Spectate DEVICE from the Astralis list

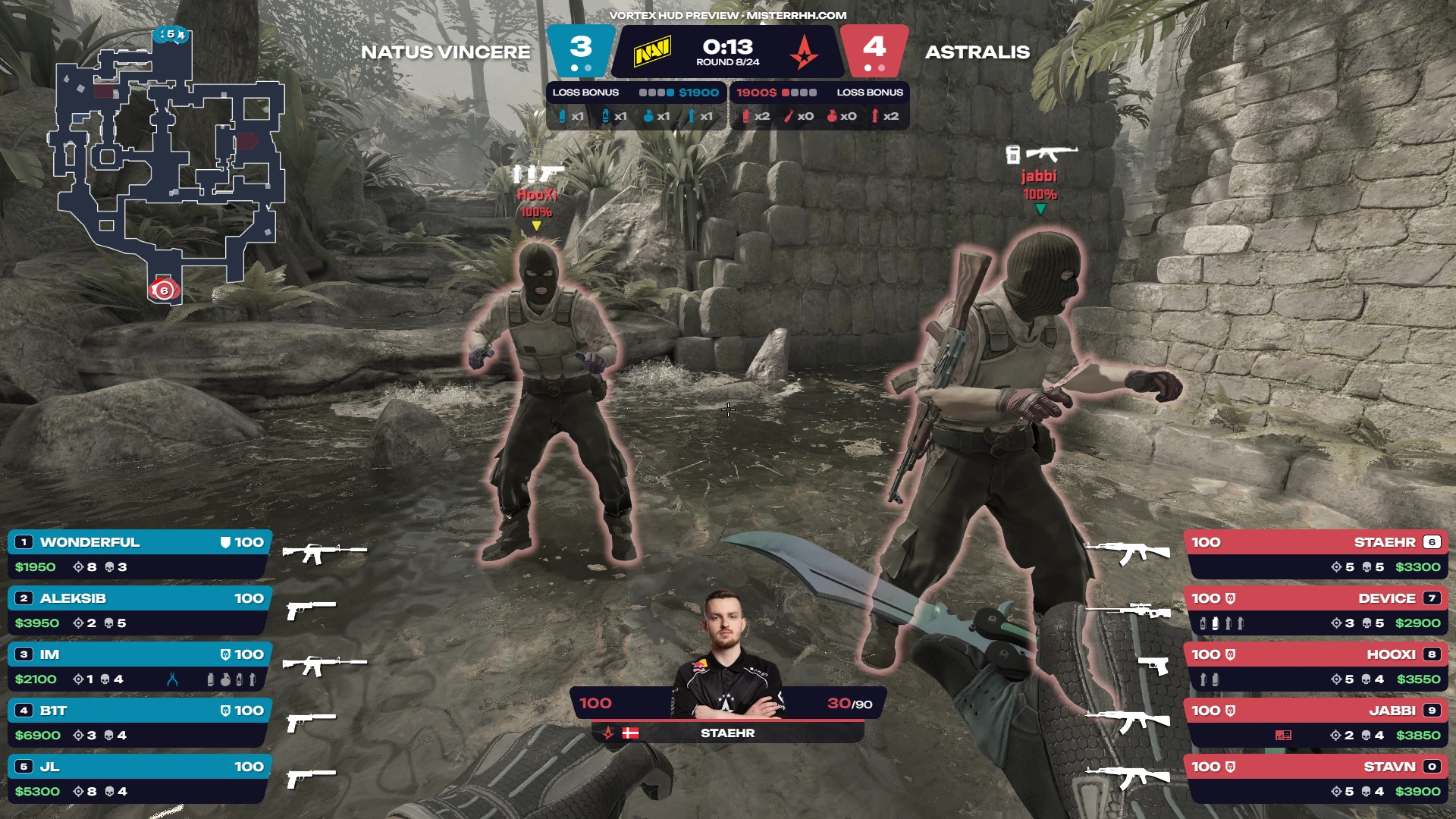[1316, 610]
